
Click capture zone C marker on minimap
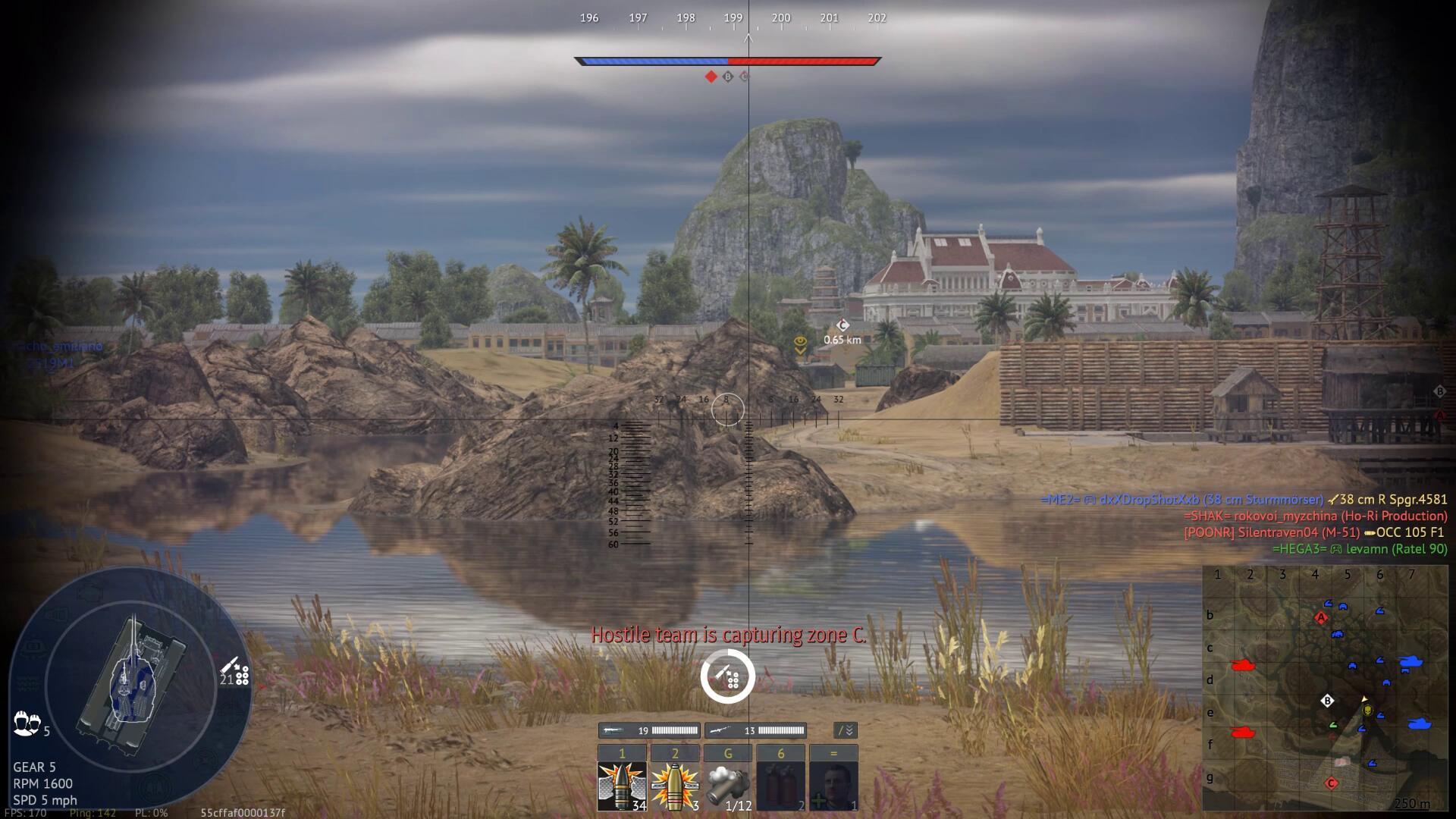1331,783
